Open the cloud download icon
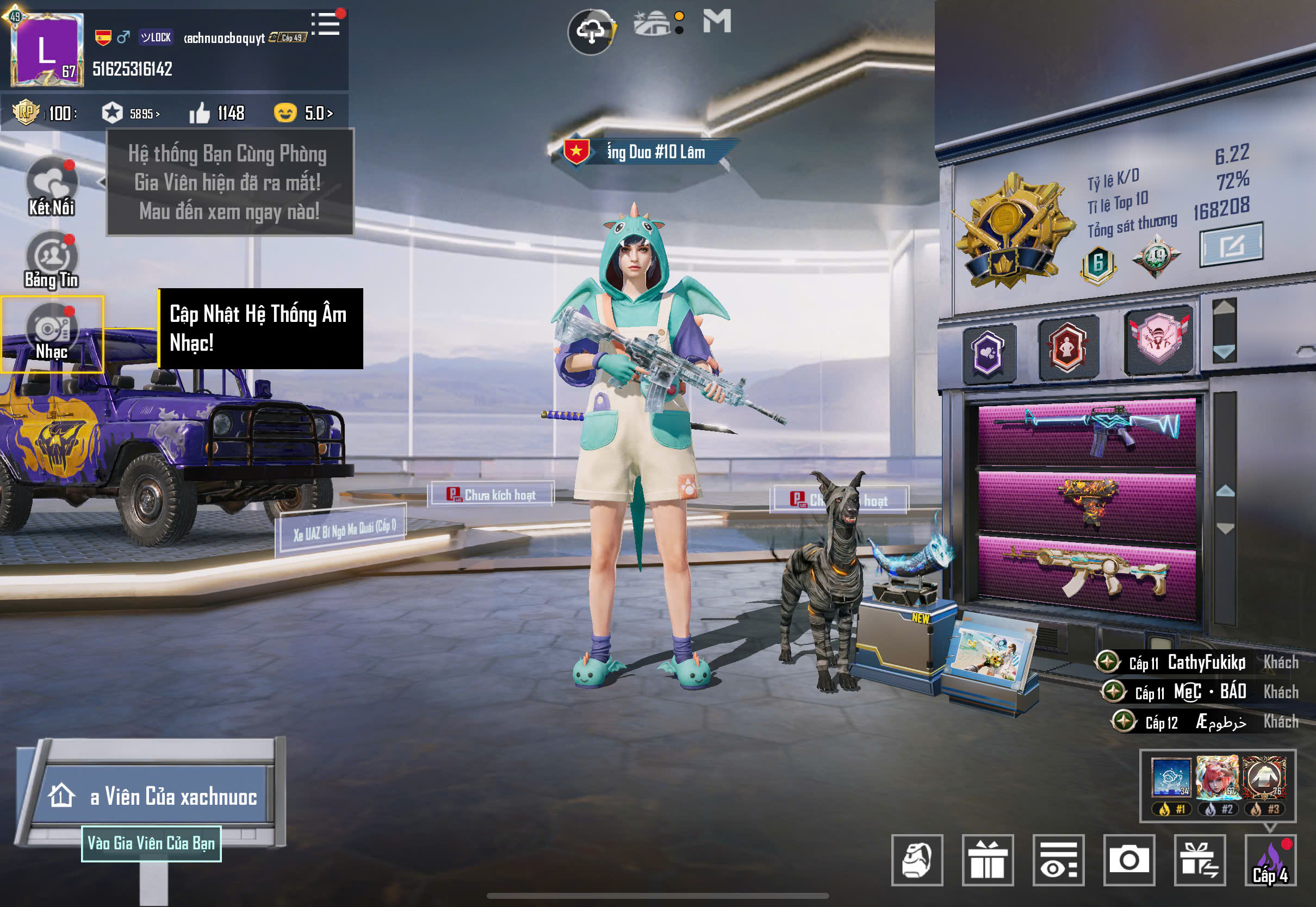The image size is (1316, 907). [x=591, y=32]
